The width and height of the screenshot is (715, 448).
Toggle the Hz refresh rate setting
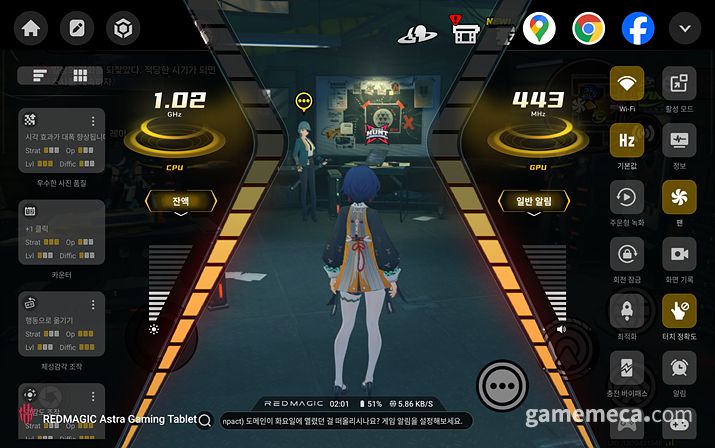[627, 140]
